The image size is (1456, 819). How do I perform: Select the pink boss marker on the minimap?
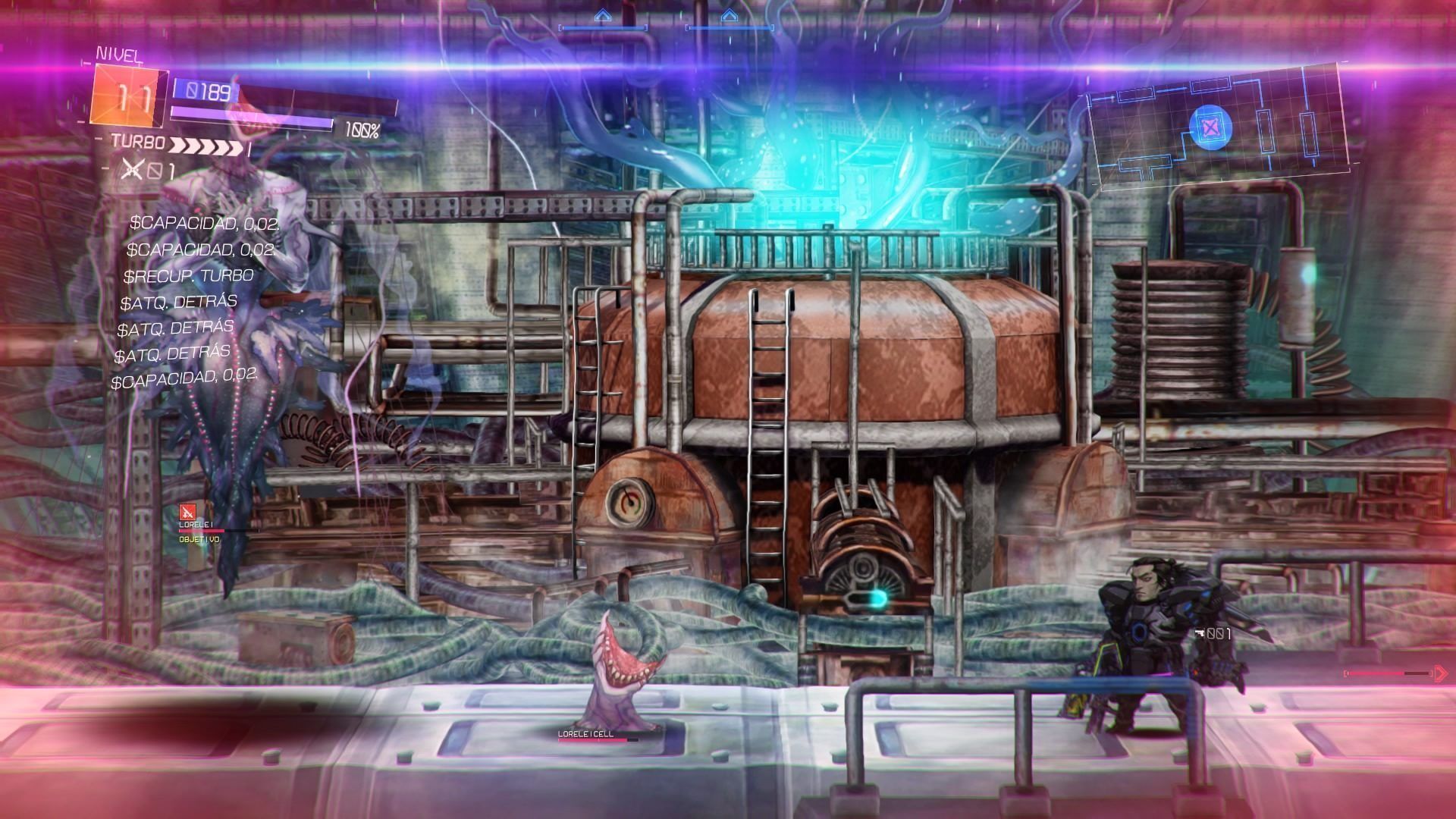[1210, 127]
